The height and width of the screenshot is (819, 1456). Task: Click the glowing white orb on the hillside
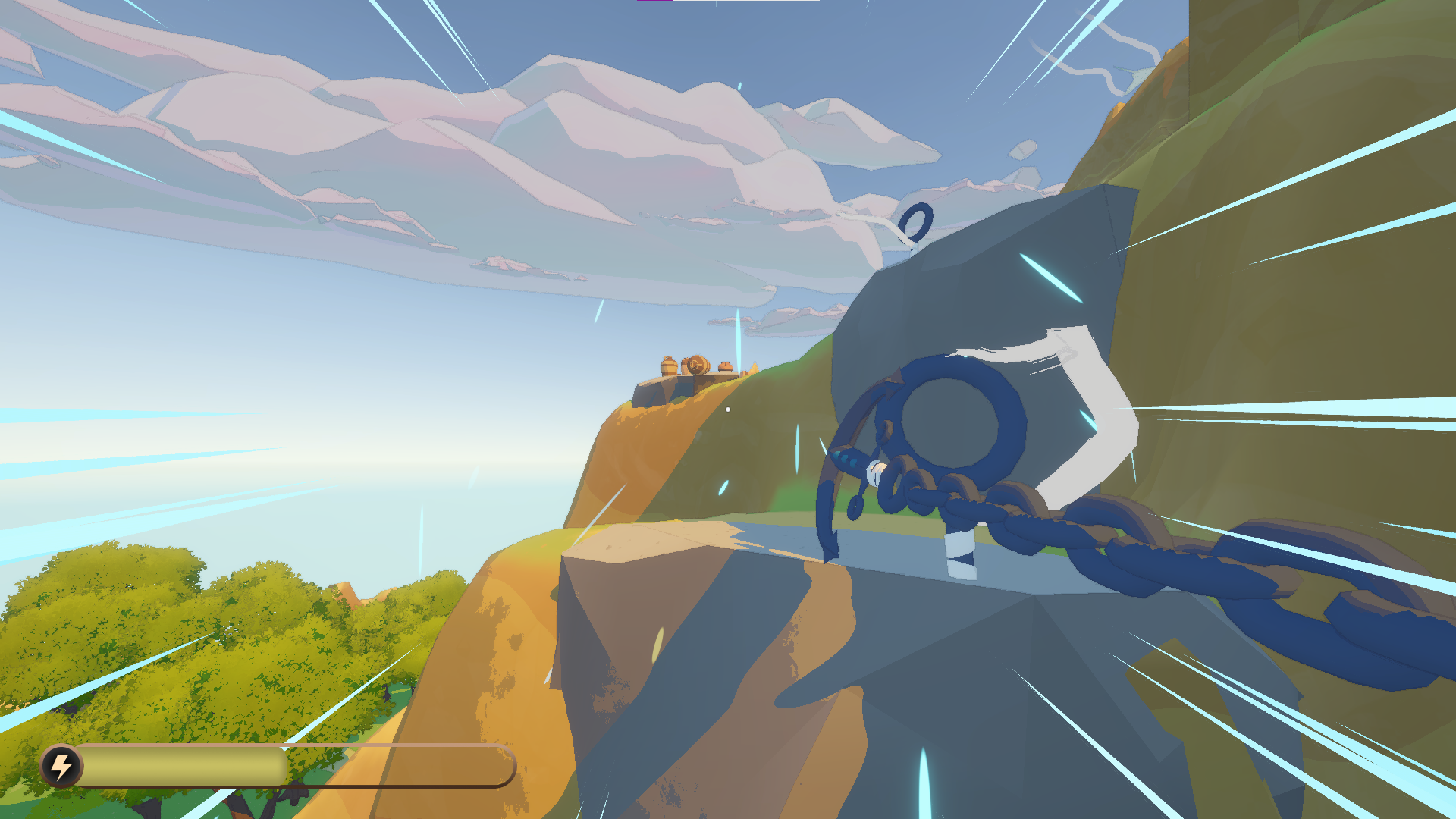point(728,409)
